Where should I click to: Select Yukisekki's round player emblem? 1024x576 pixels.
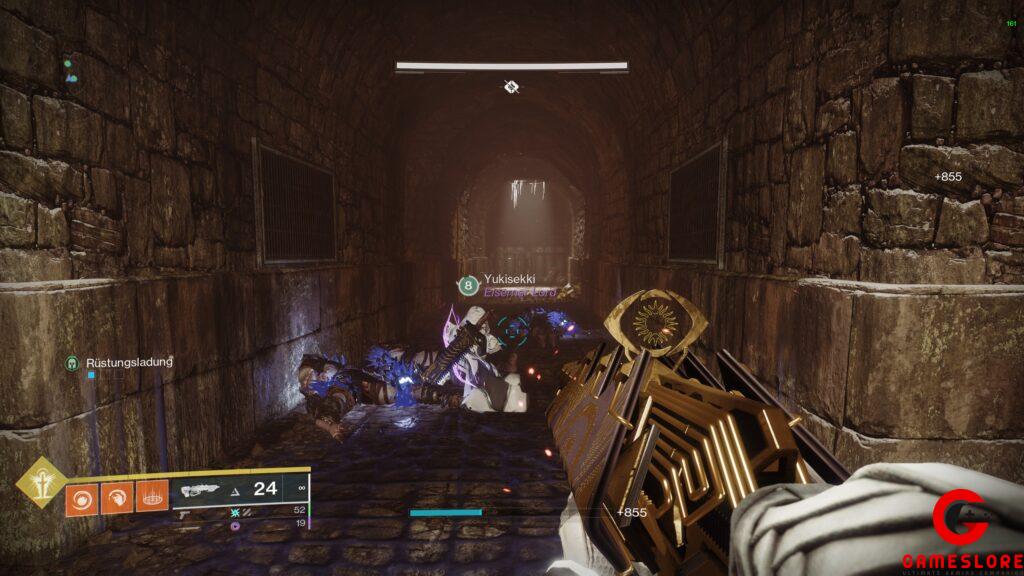click(467, 286)
